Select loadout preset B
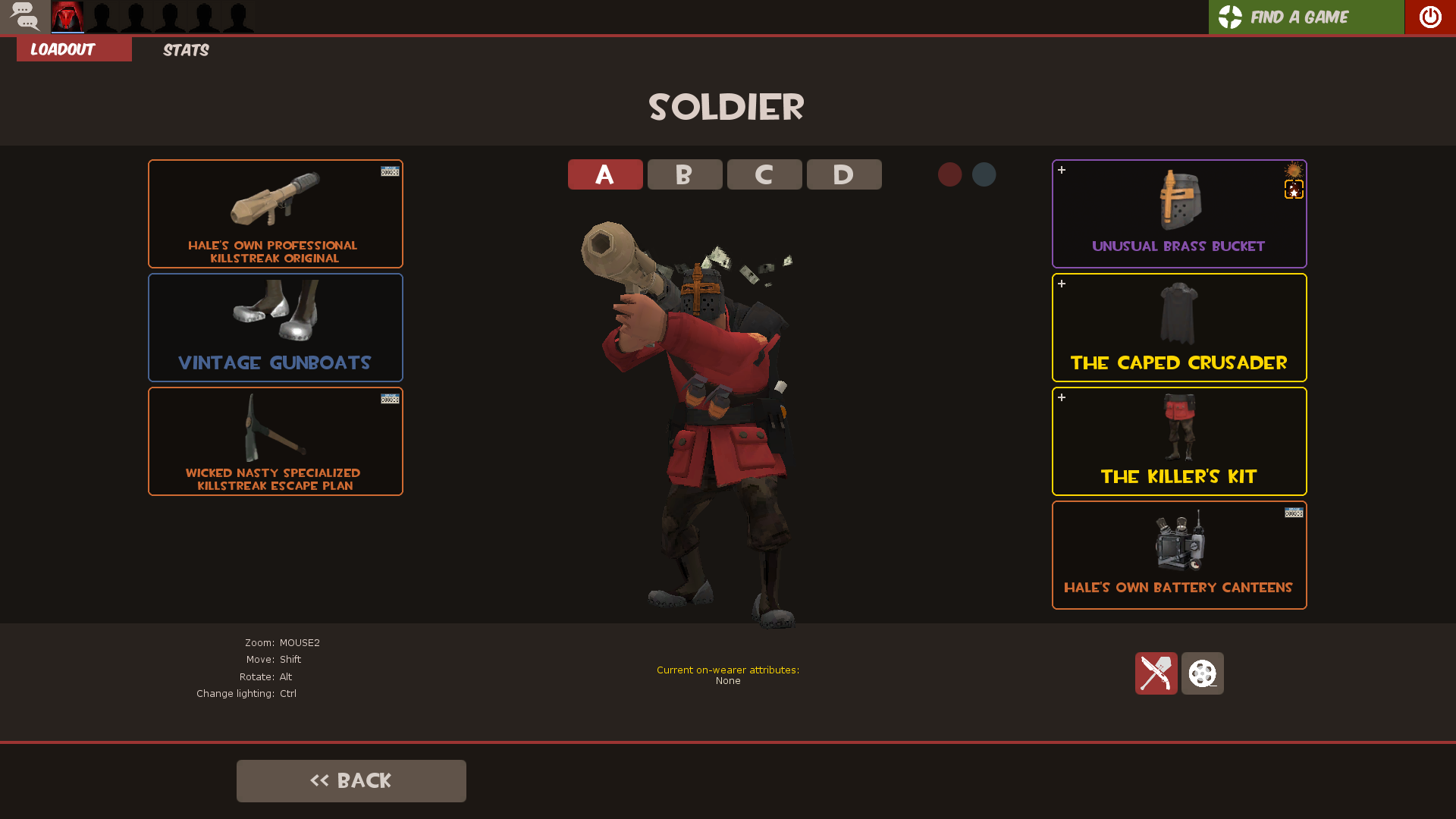Image resolution: width=1456 pixels, height=819 pixels. (x=684, y=174)
